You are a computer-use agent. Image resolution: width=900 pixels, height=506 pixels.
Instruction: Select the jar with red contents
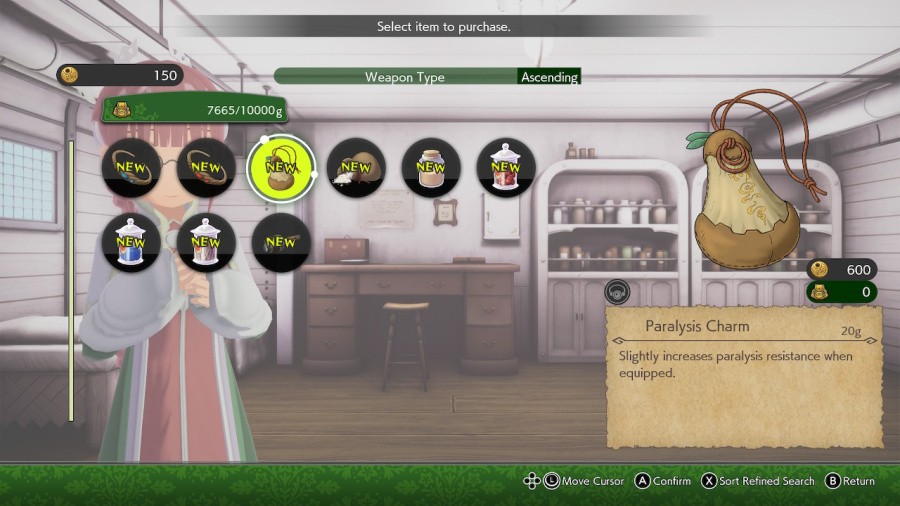coord(506,168)
